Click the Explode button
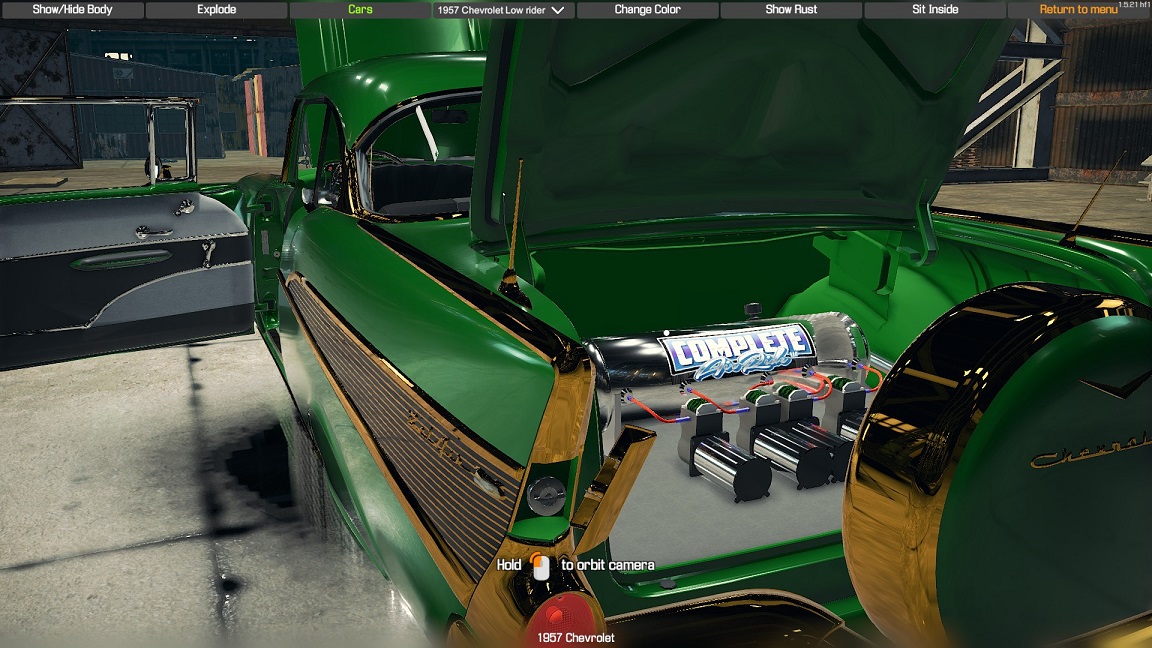1152x648 pixels. coord(216,10)
